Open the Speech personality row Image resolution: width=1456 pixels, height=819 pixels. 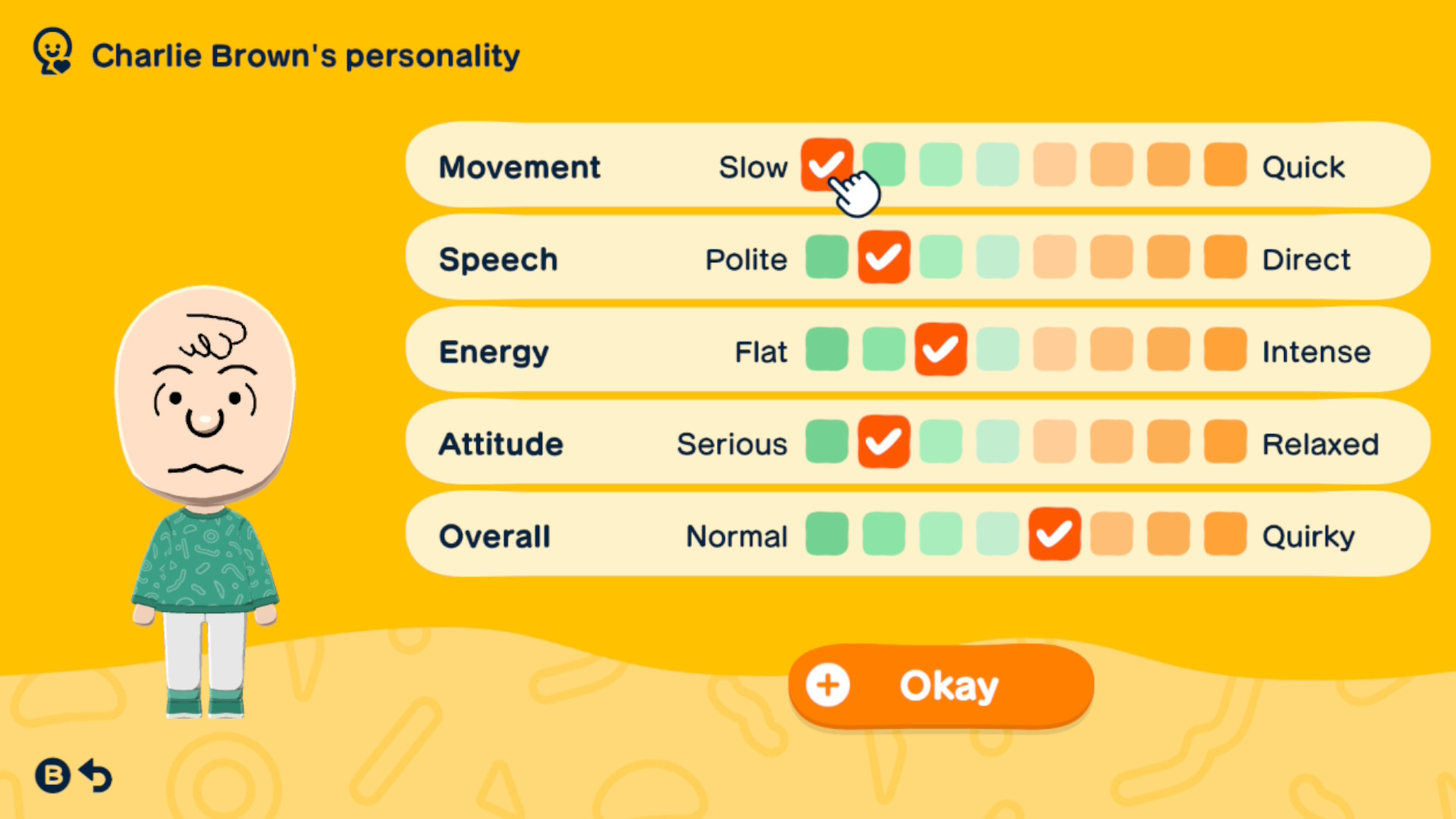pos(498,259)
